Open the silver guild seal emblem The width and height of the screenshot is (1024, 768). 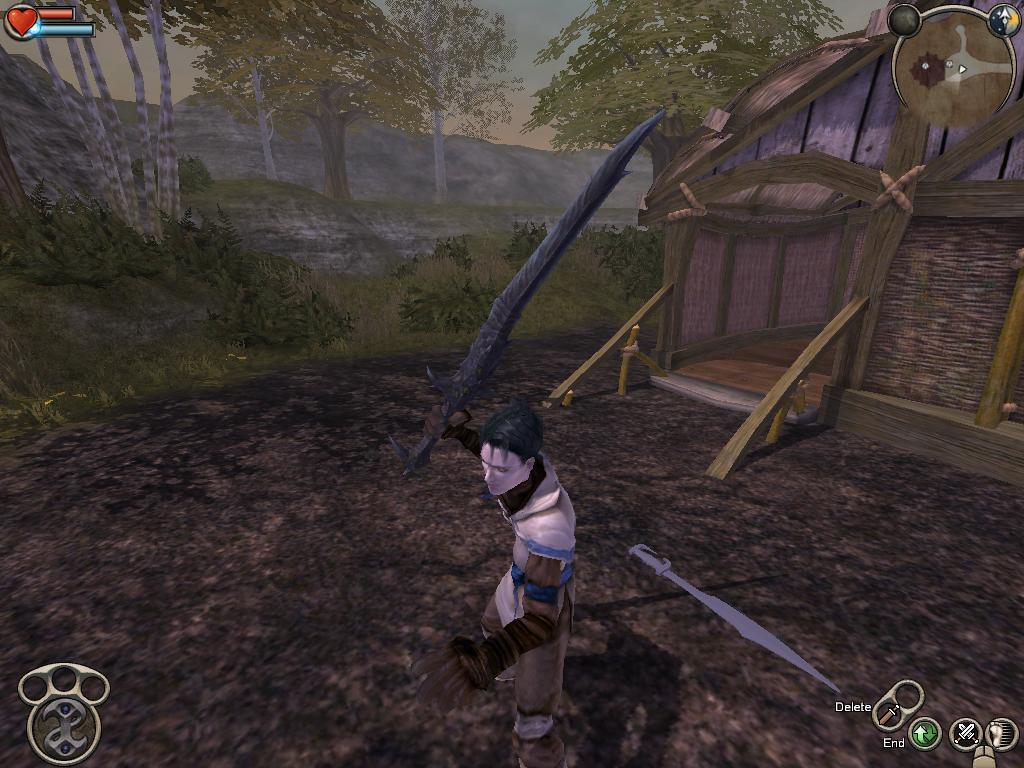pos(64,713)
